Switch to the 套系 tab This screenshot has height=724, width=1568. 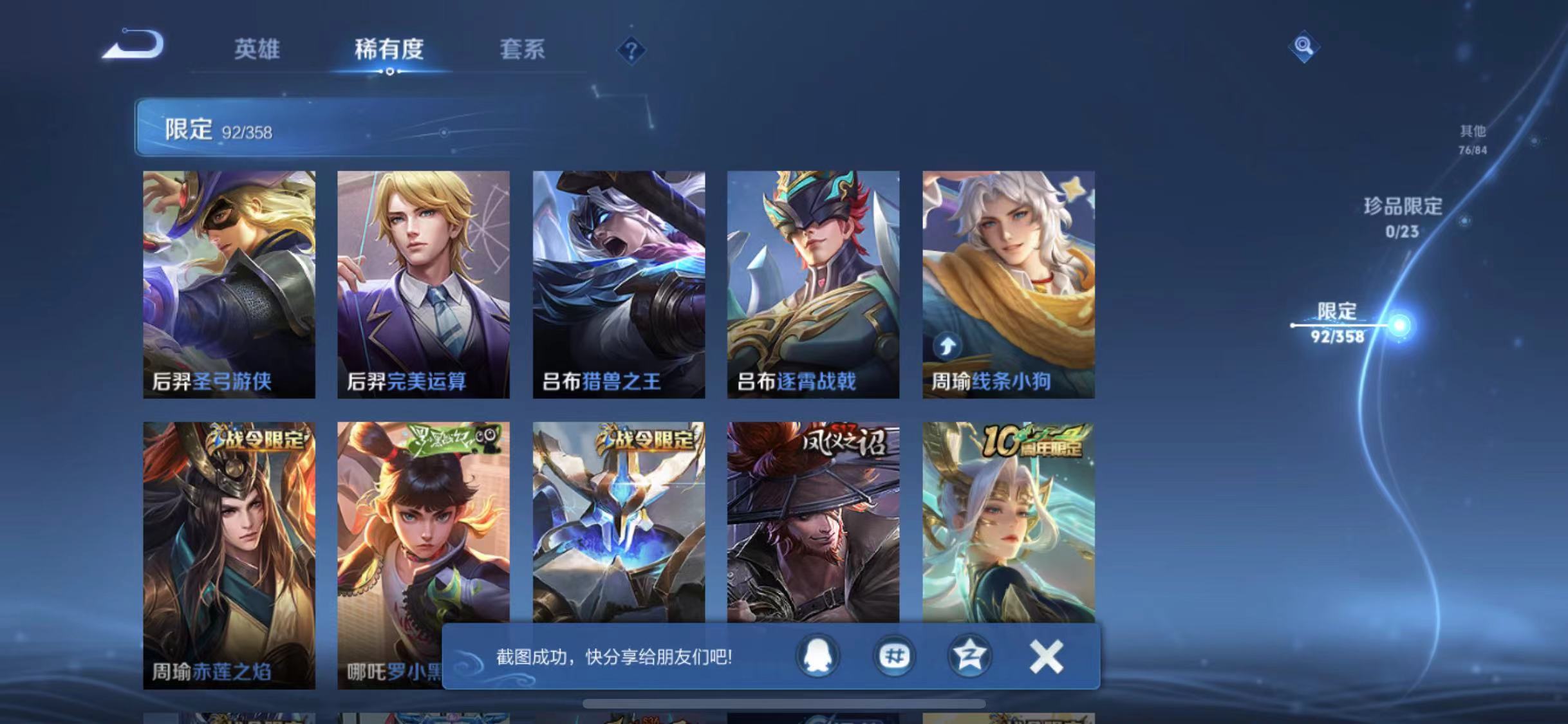coord(522,50)
